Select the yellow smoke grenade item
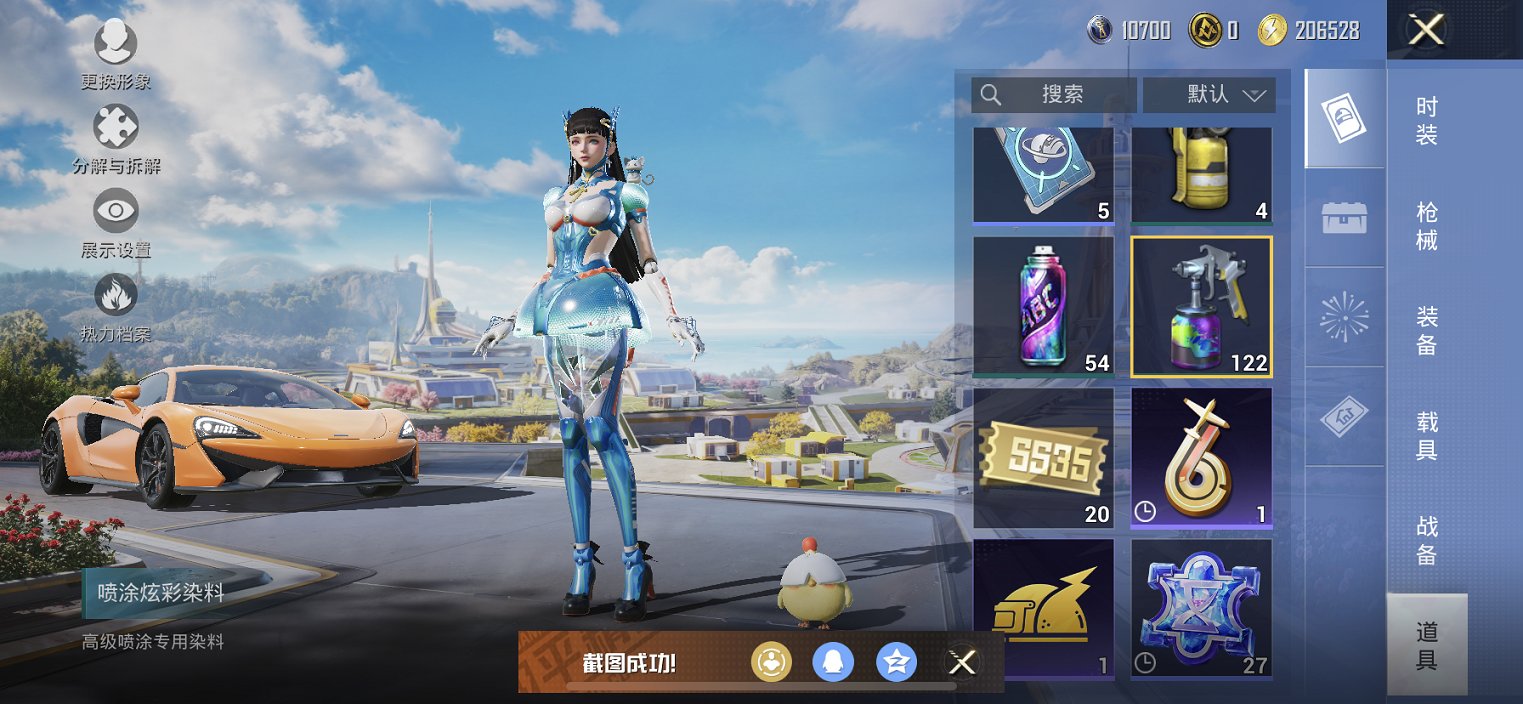1523x704 pixels. pos(1201,173)
